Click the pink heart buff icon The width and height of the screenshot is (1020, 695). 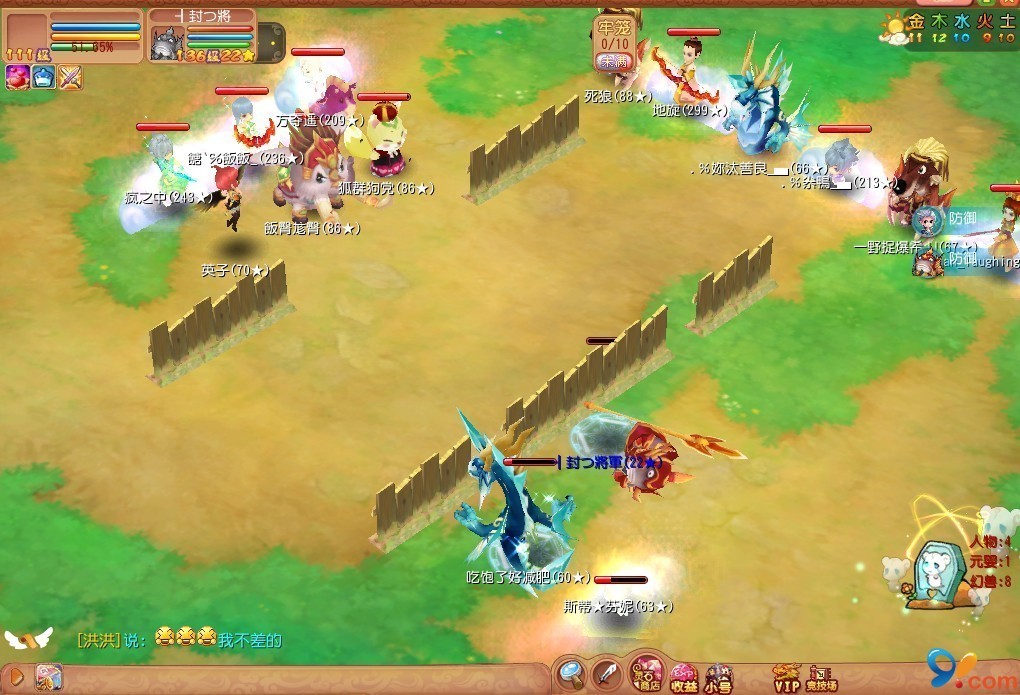coord(17,77)
